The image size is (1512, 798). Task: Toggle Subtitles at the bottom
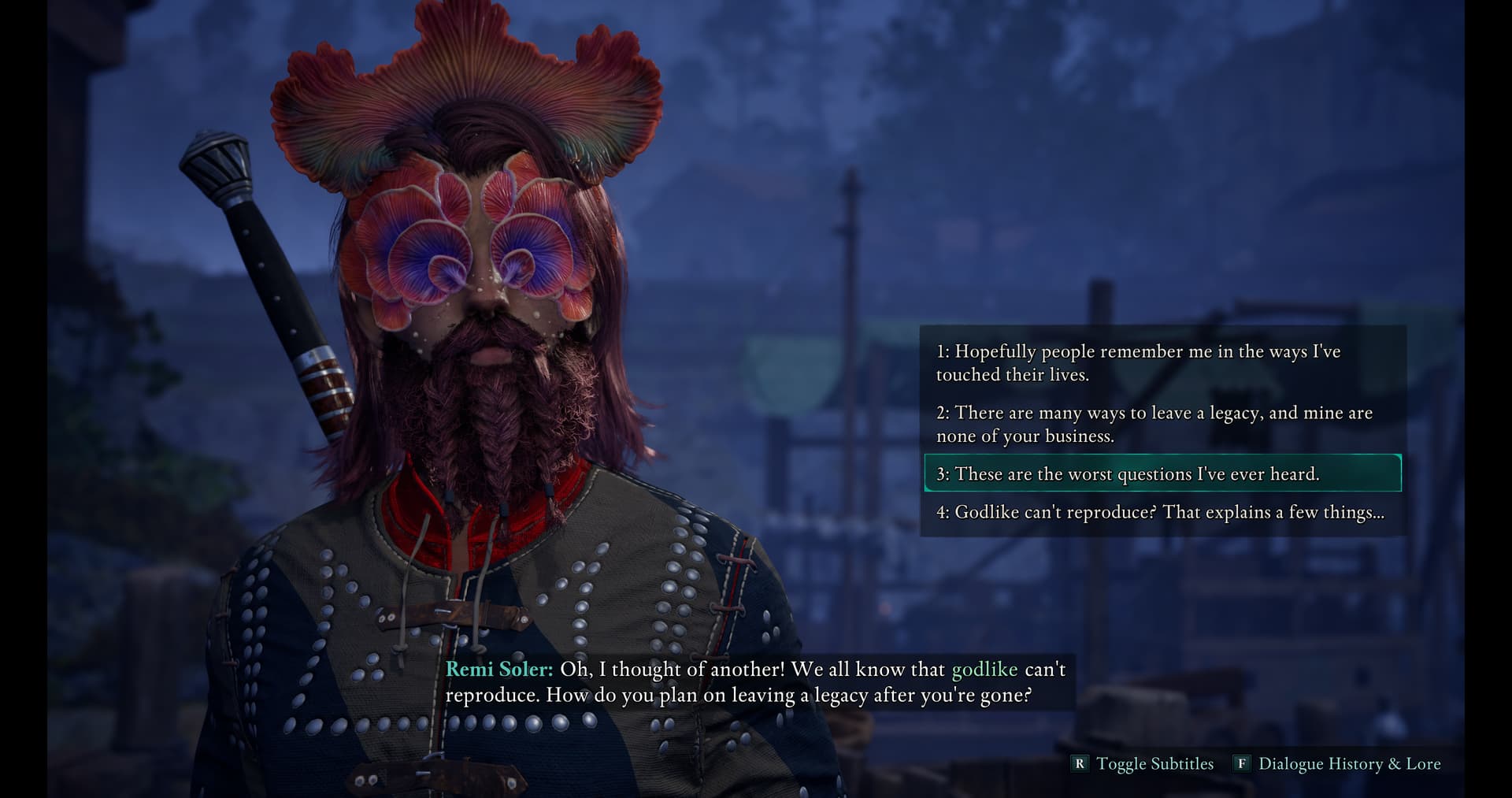coord(1144,763)
